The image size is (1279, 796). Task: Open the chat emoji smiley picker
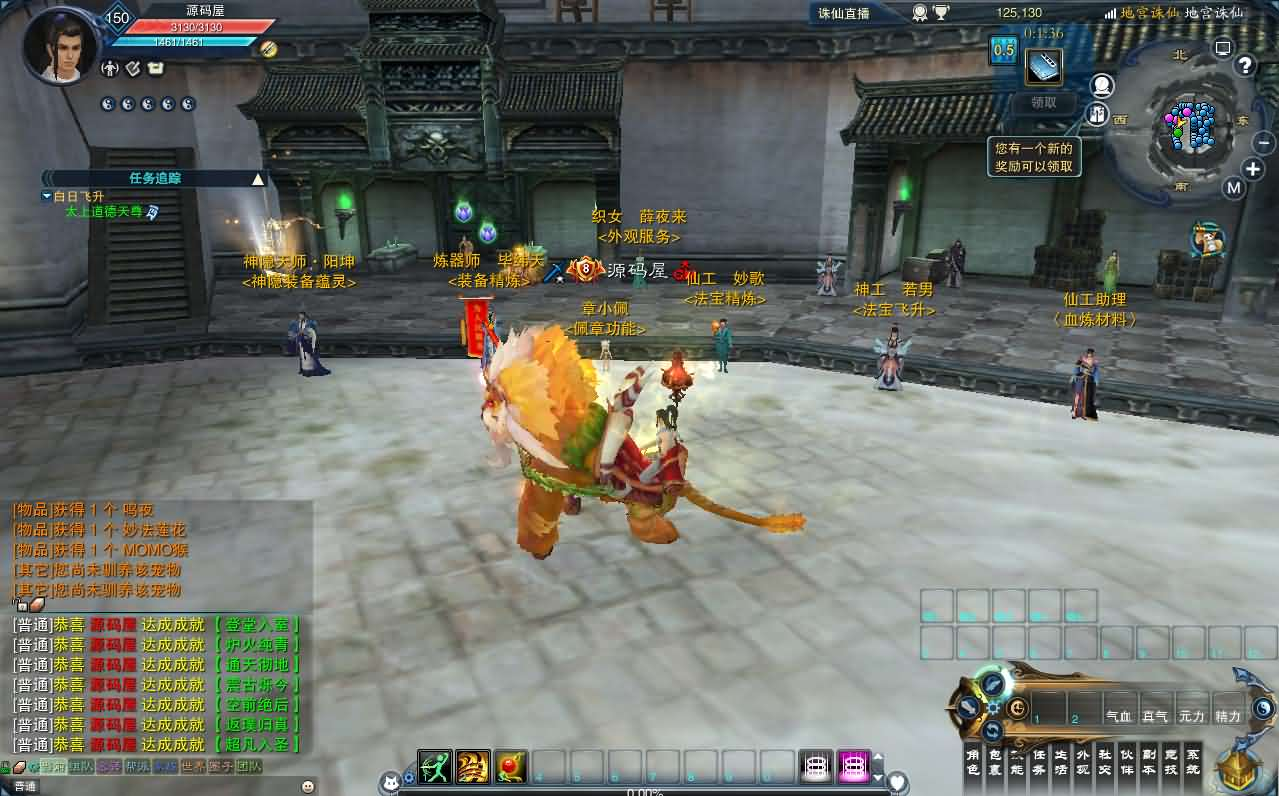(x=307, y=786)
